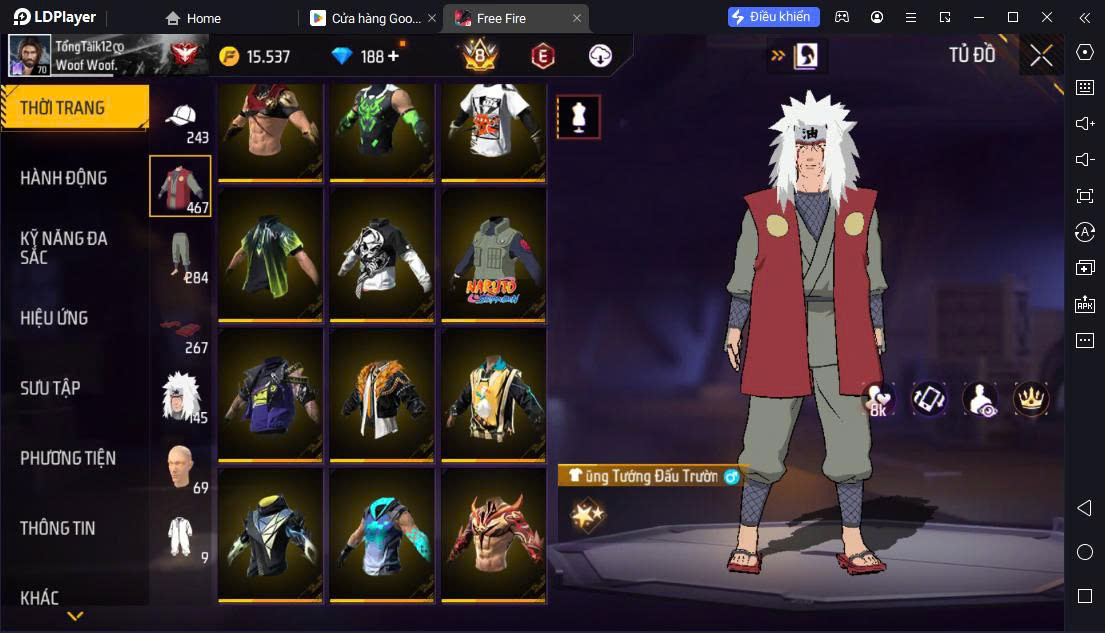Screen dimensions: 1105x633
Task: Equip the Naruto Shippuden flak vest
Action: (x=494, y=256)
